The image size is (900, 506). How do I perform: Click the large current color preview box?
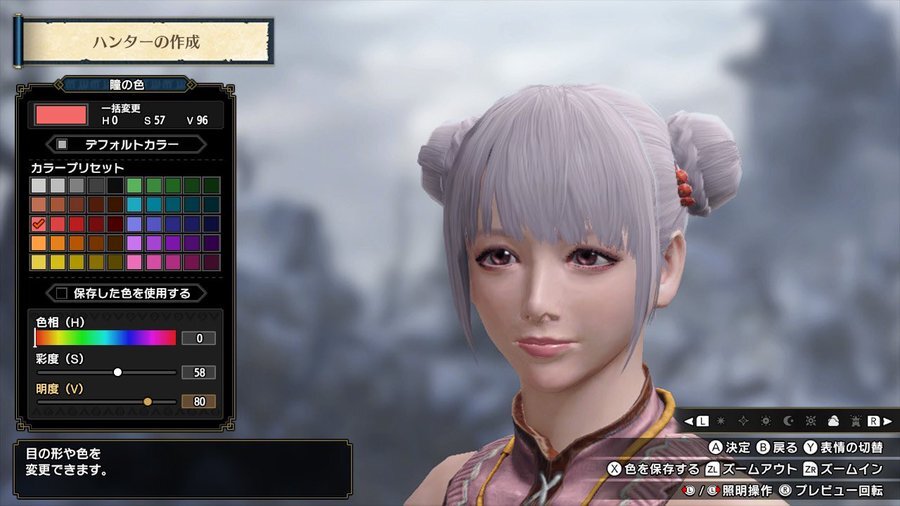point(62,114)
